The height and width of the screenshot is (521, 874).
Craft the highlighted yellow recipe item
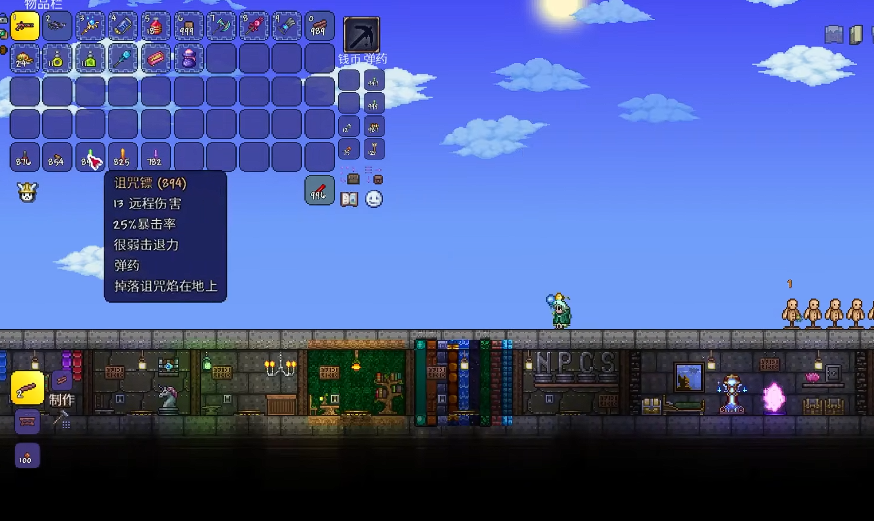(x=27, y=387)
